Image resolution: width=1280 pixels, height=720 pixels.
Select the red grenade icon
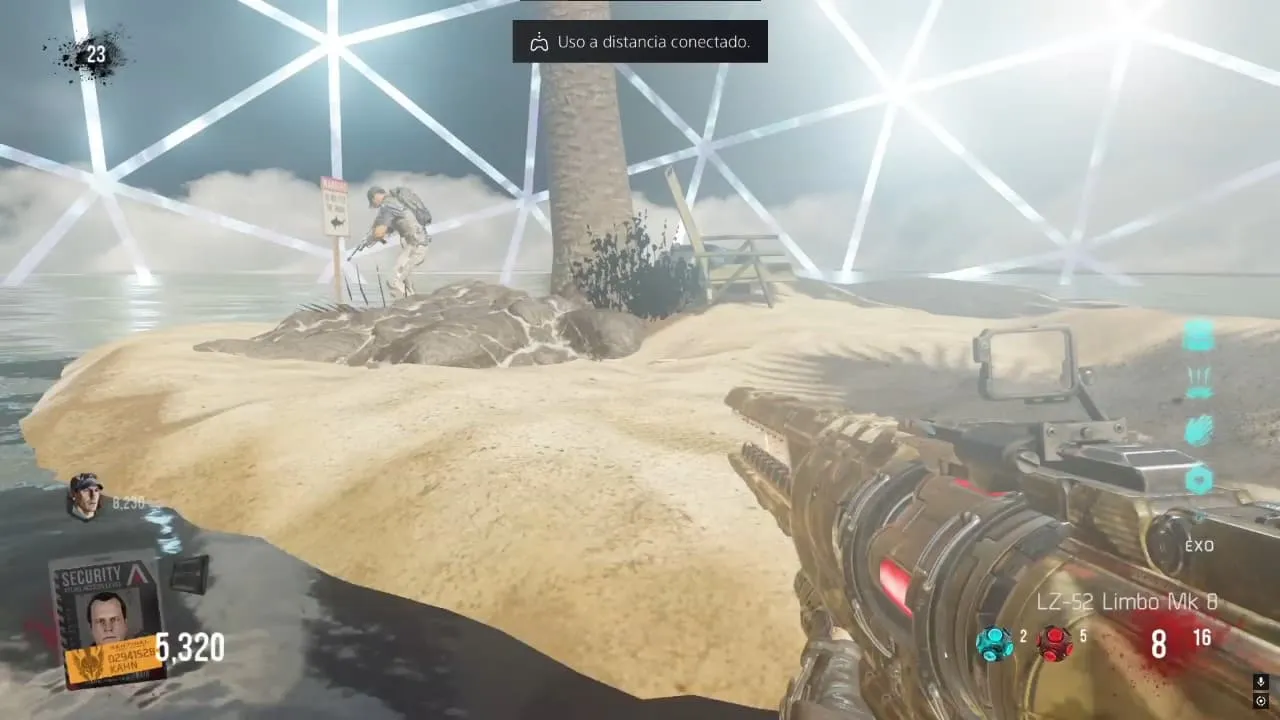[x=1055, y=643]
